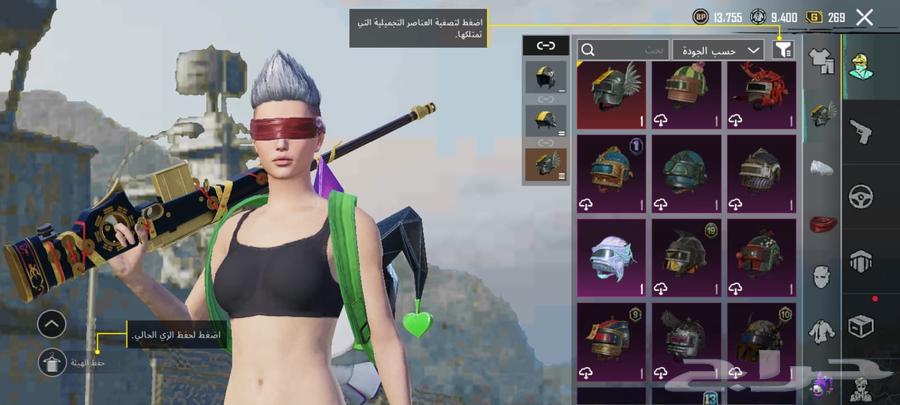Open the cosmetic filter funnel button
The image size is (900, 405).
pos(783,48)
